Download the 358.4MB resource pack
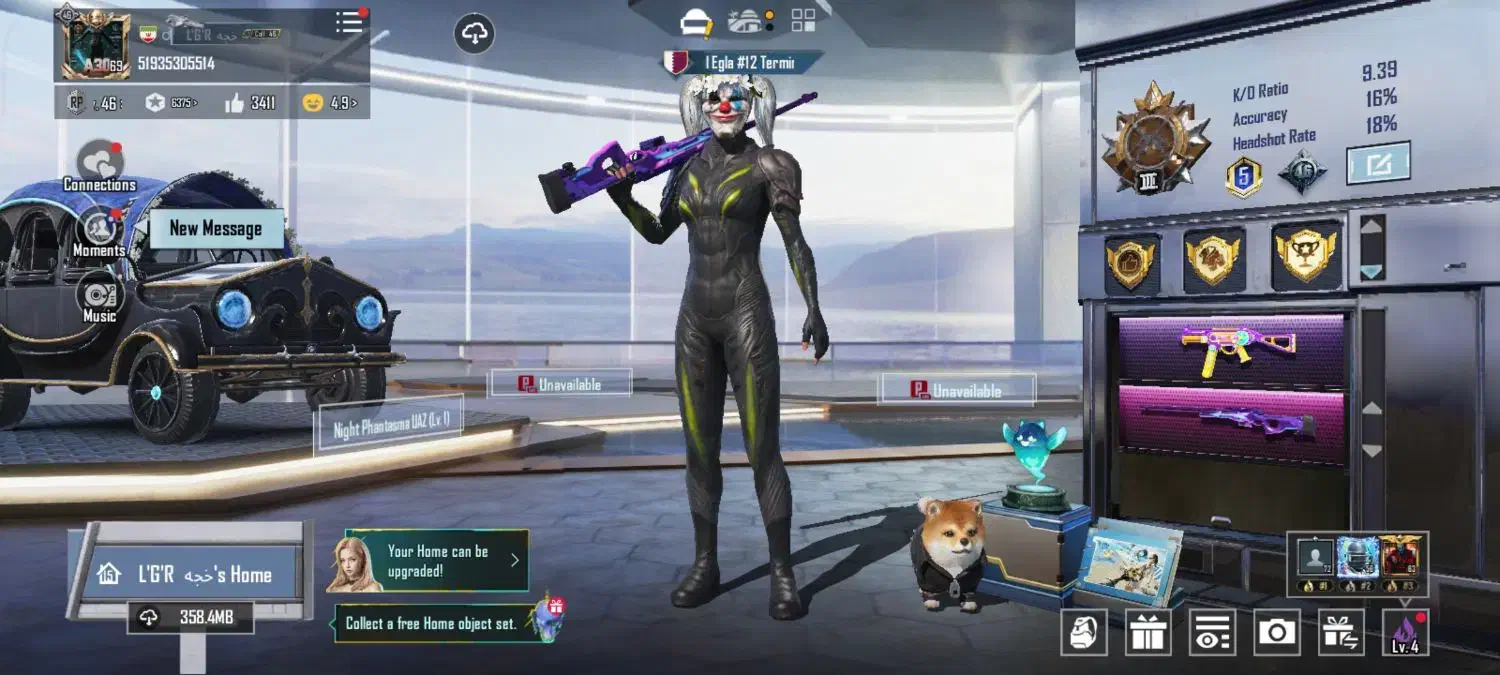Viewport: 1500px width, 675px height. click(191, 618)
